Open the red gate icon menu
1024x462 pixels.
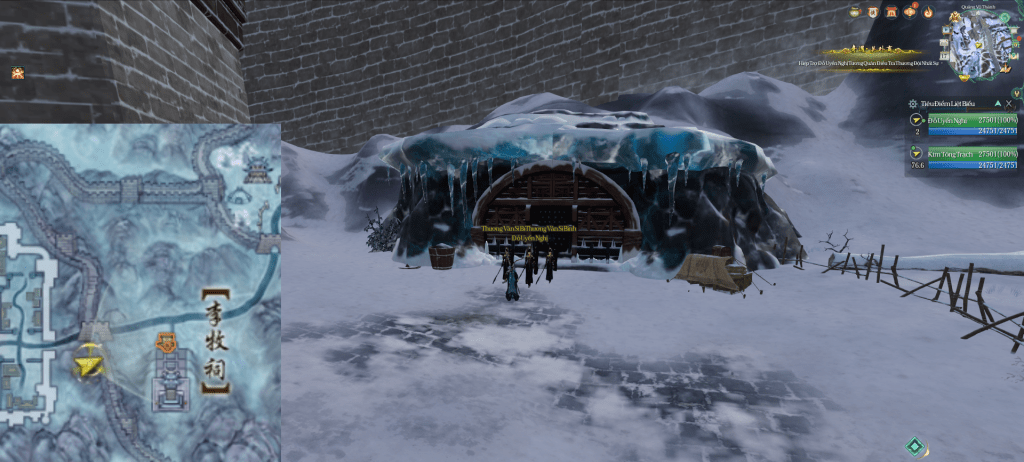892,12
